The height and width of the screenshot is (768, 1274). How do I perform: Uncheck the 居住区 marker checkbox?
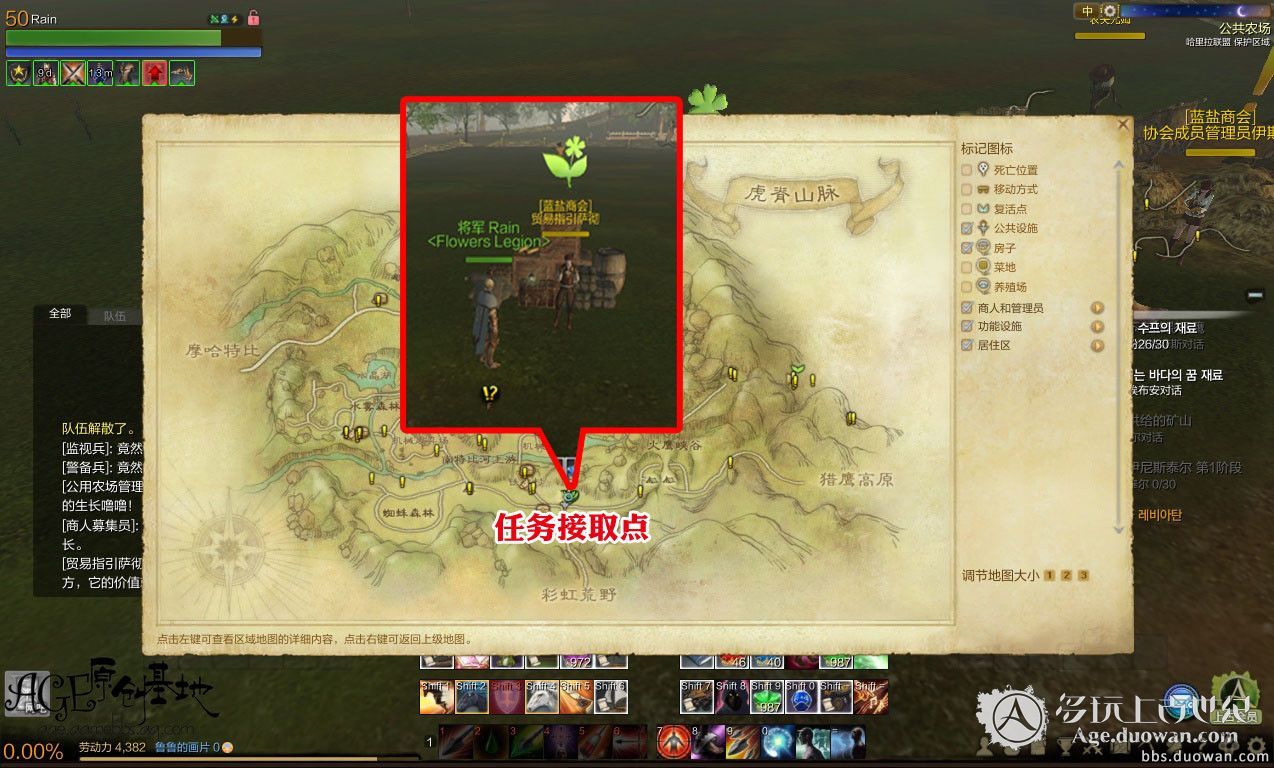(x=967, y=345)
